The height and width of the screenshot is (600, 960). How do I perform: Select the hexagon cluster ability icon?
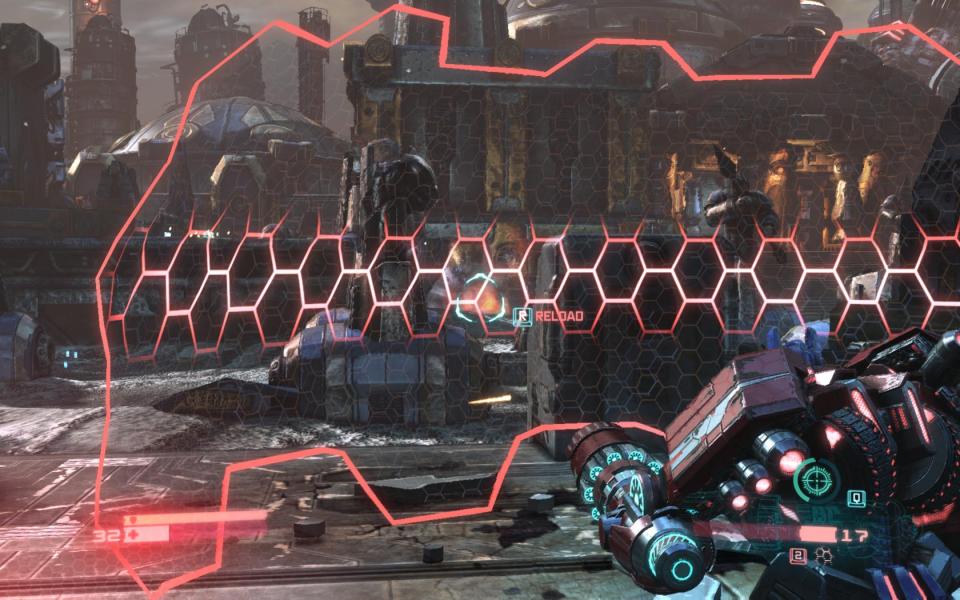[825, 552]
